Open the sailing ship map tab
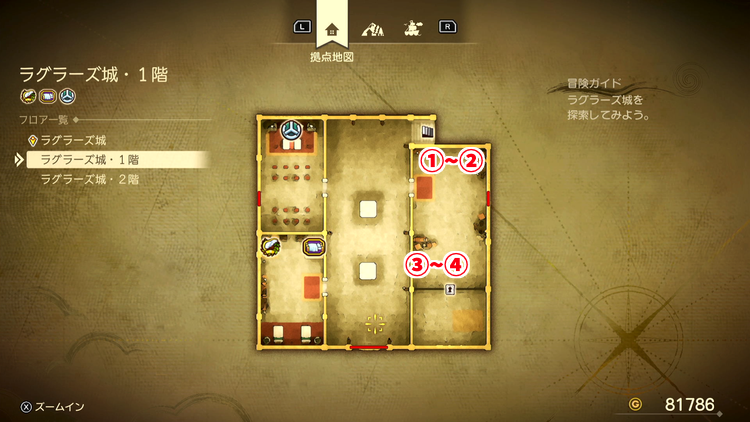Image resolution: width=750 pixels, height=422 pixels. [x=410, y=27]
